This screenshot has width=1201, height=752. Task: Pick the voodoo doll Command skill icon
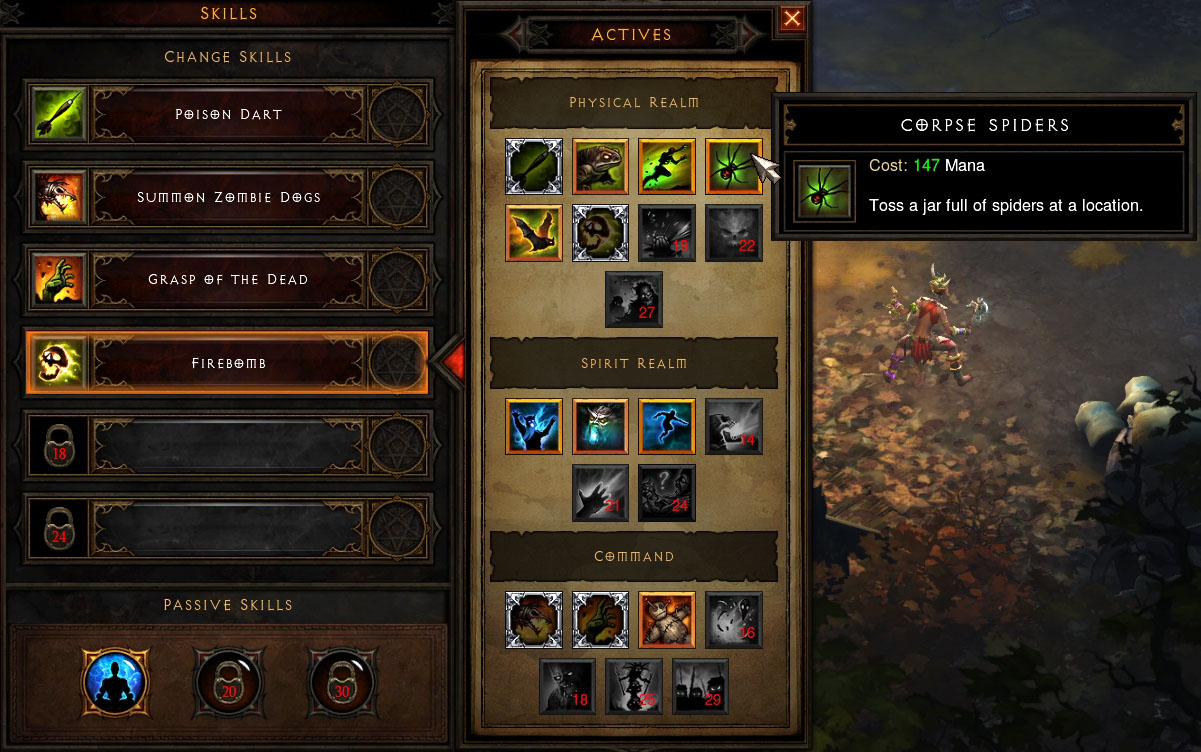pos(667,620)
